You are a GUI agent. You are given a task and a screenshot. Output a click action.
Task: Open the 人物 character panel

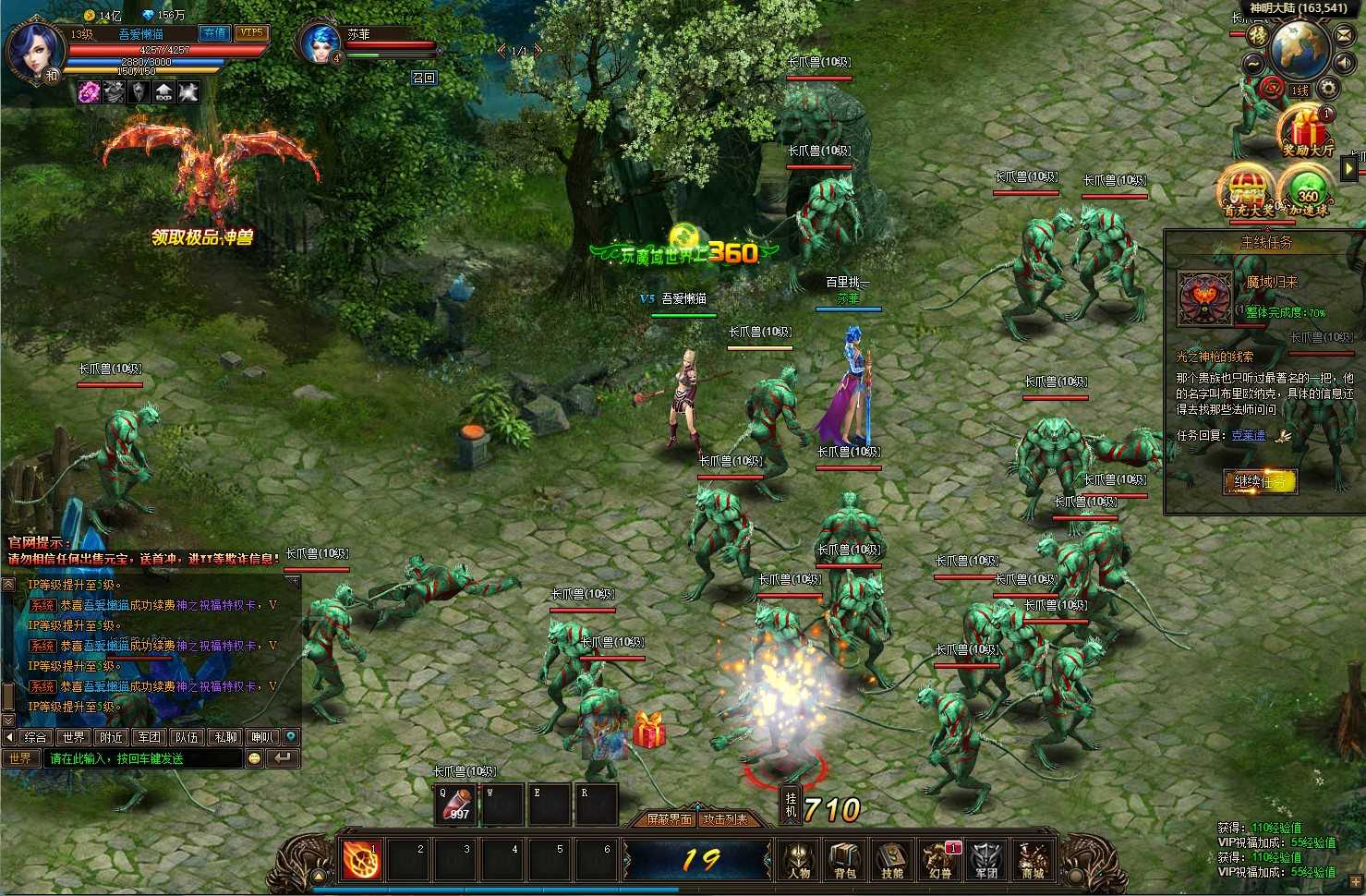[799, 859]
